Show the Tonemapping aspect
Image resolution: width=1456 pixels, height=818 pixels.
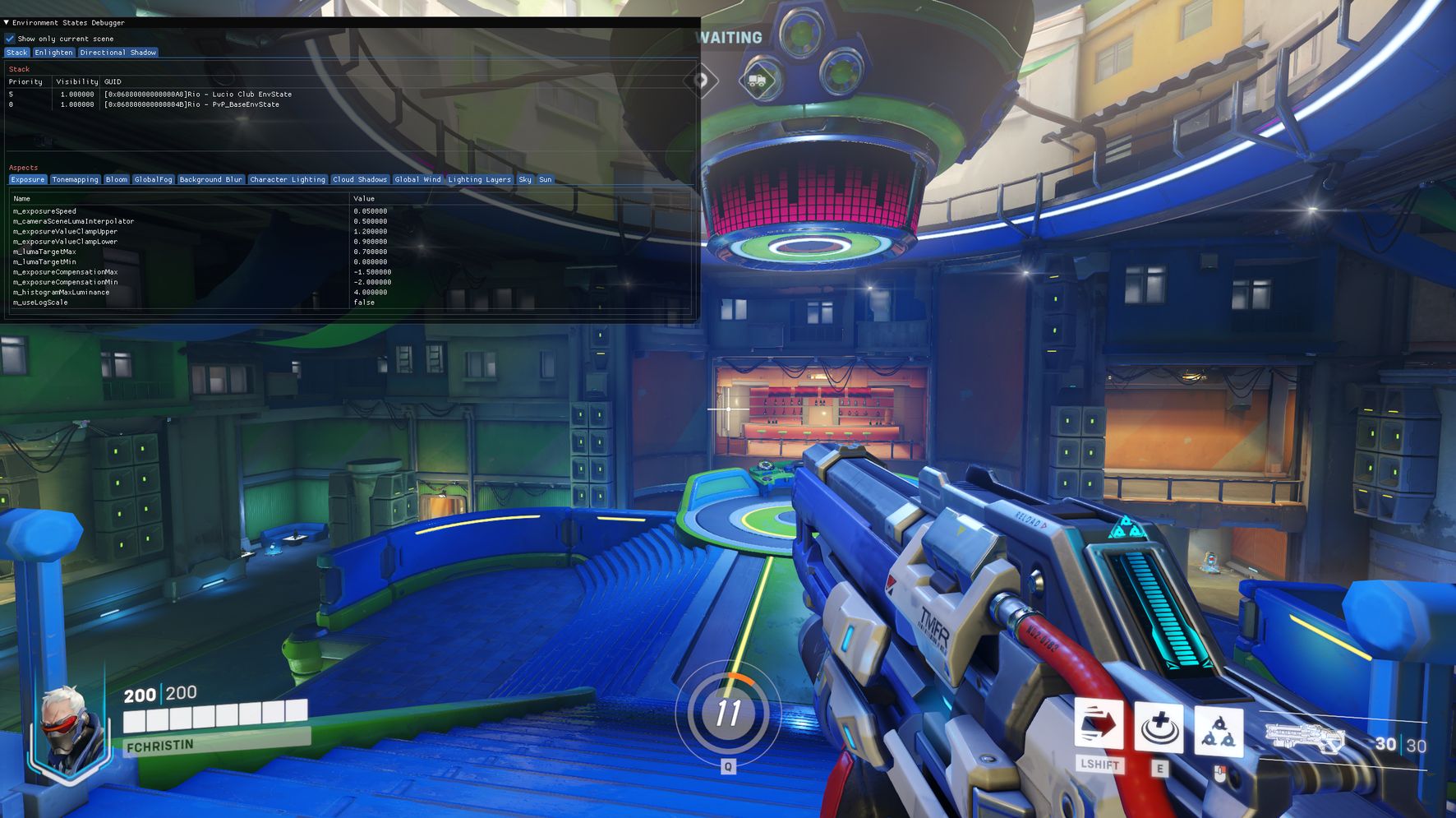point(75,179)
